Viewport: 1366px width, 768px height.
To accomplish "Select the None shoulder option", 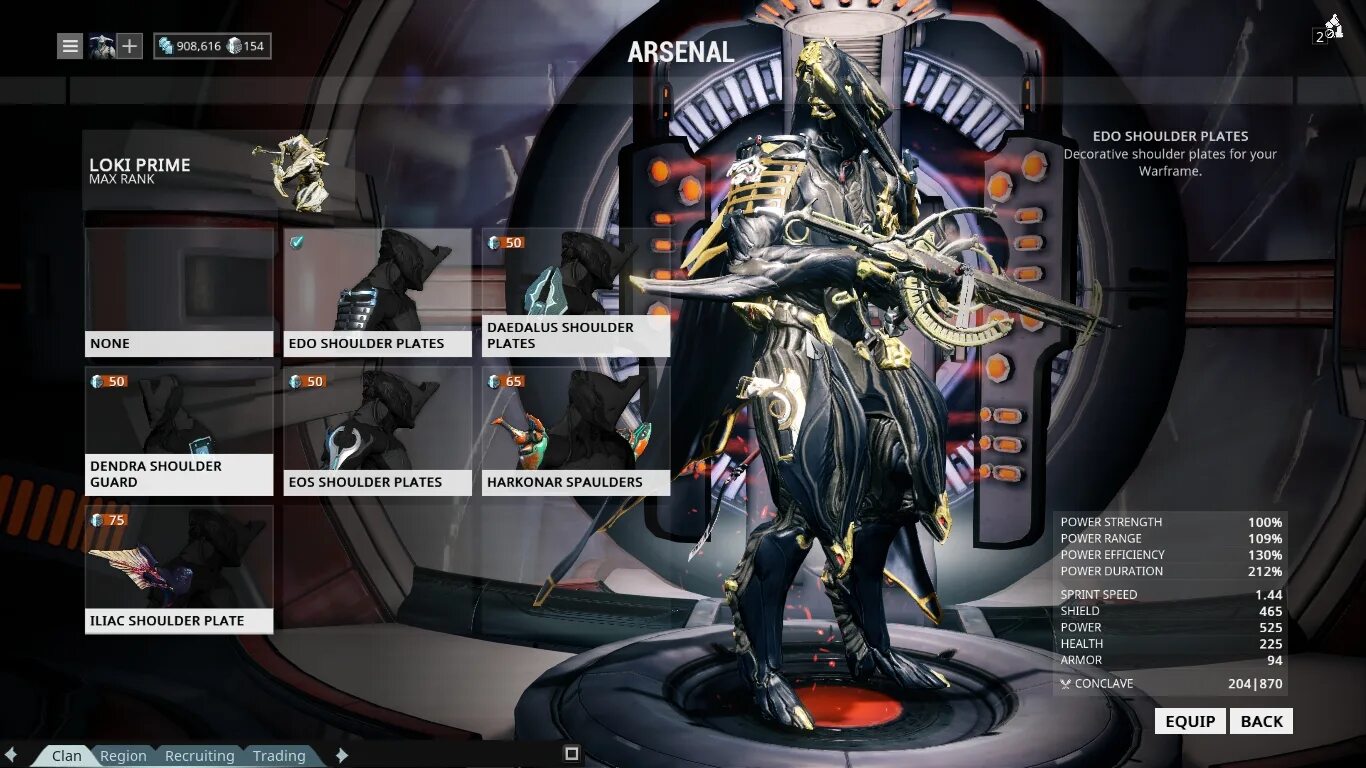I will pyautogui.click(x=179, y=292).
